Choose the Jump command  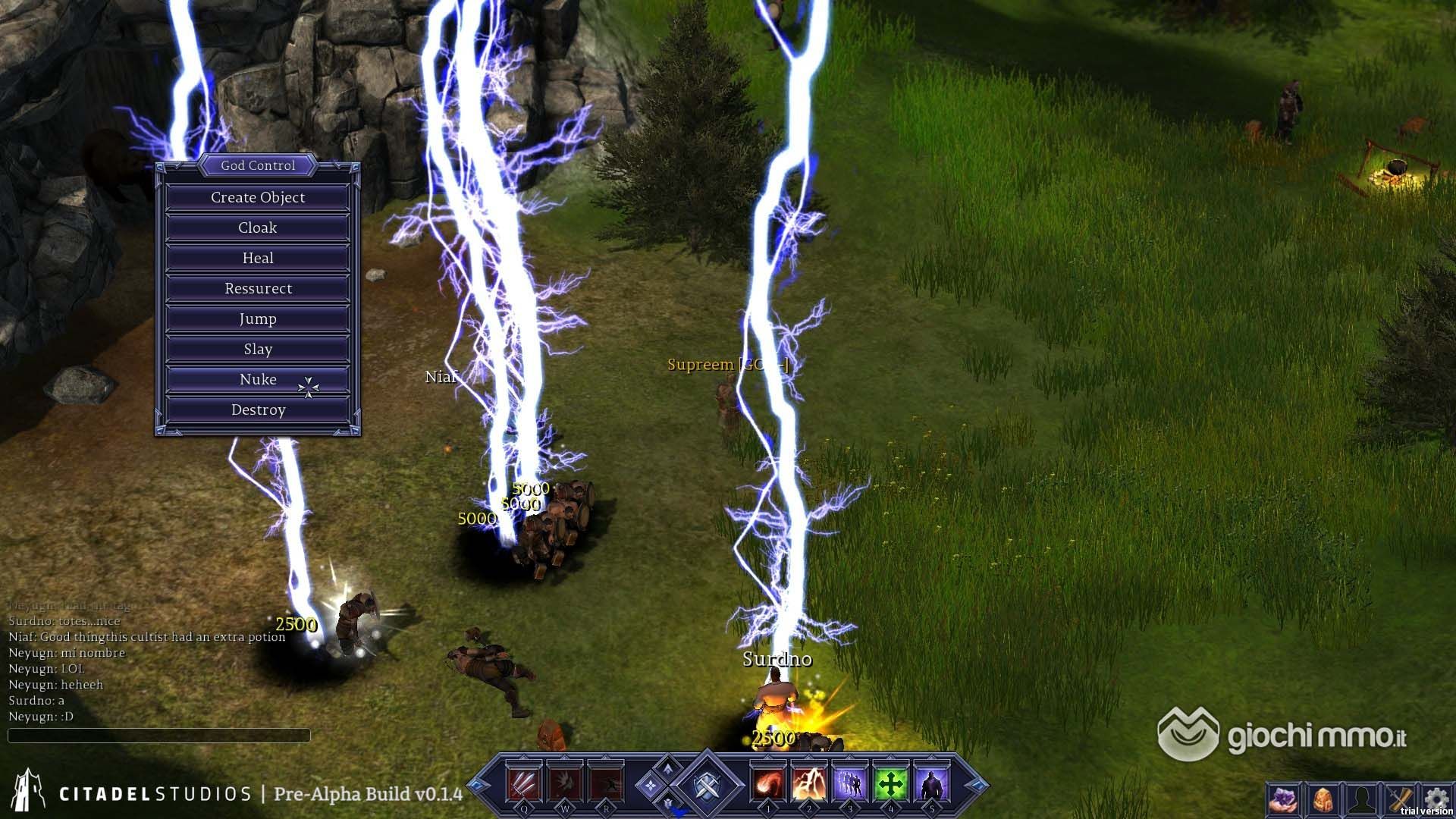[x=258, y=318]
